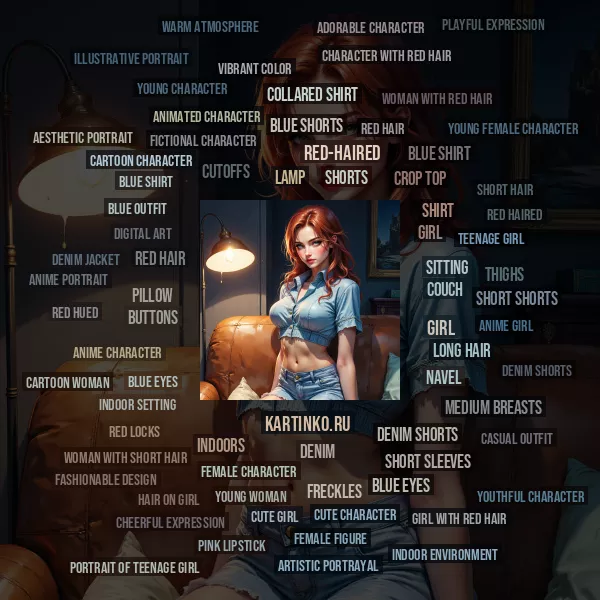Open the KARTINKO.RU site label
Viewport: 600px width, 600px height.
click(307, 424)
